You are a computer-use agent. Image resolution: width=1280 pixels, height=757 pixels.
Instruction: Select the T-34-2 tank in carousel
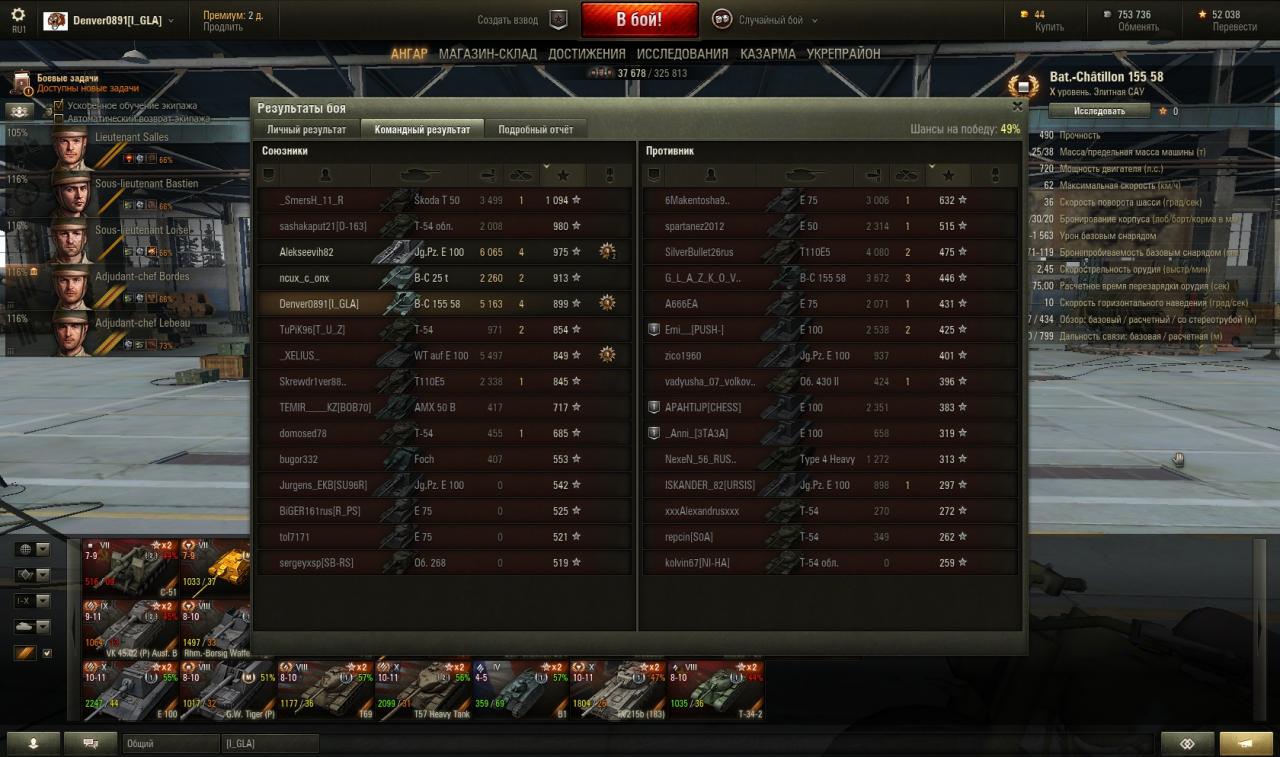[716, 688]
